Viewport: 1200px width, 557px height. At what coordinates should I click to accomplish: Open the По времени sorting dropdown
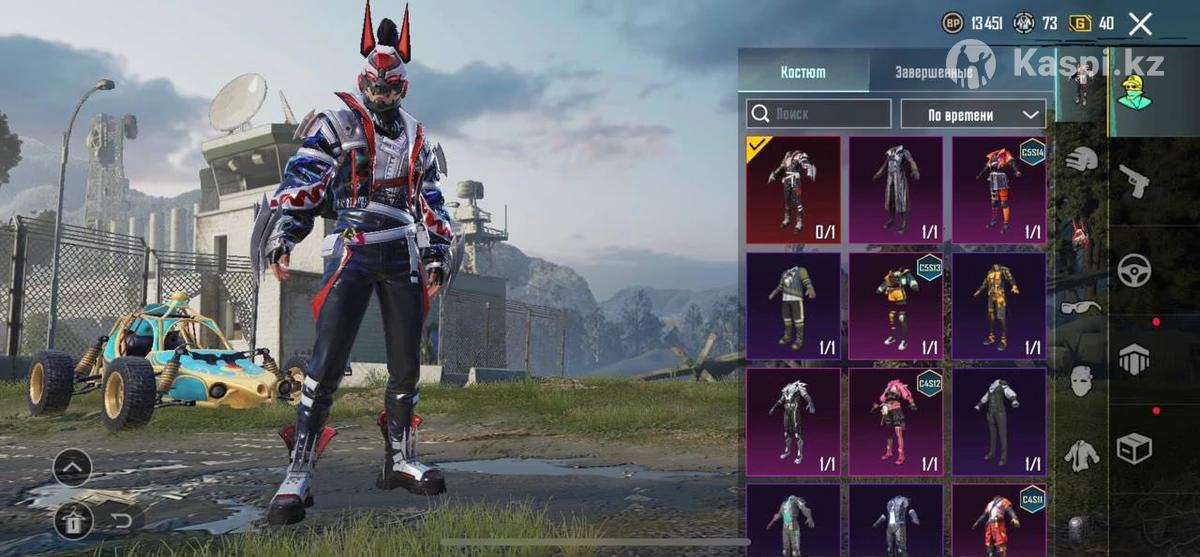973,114
